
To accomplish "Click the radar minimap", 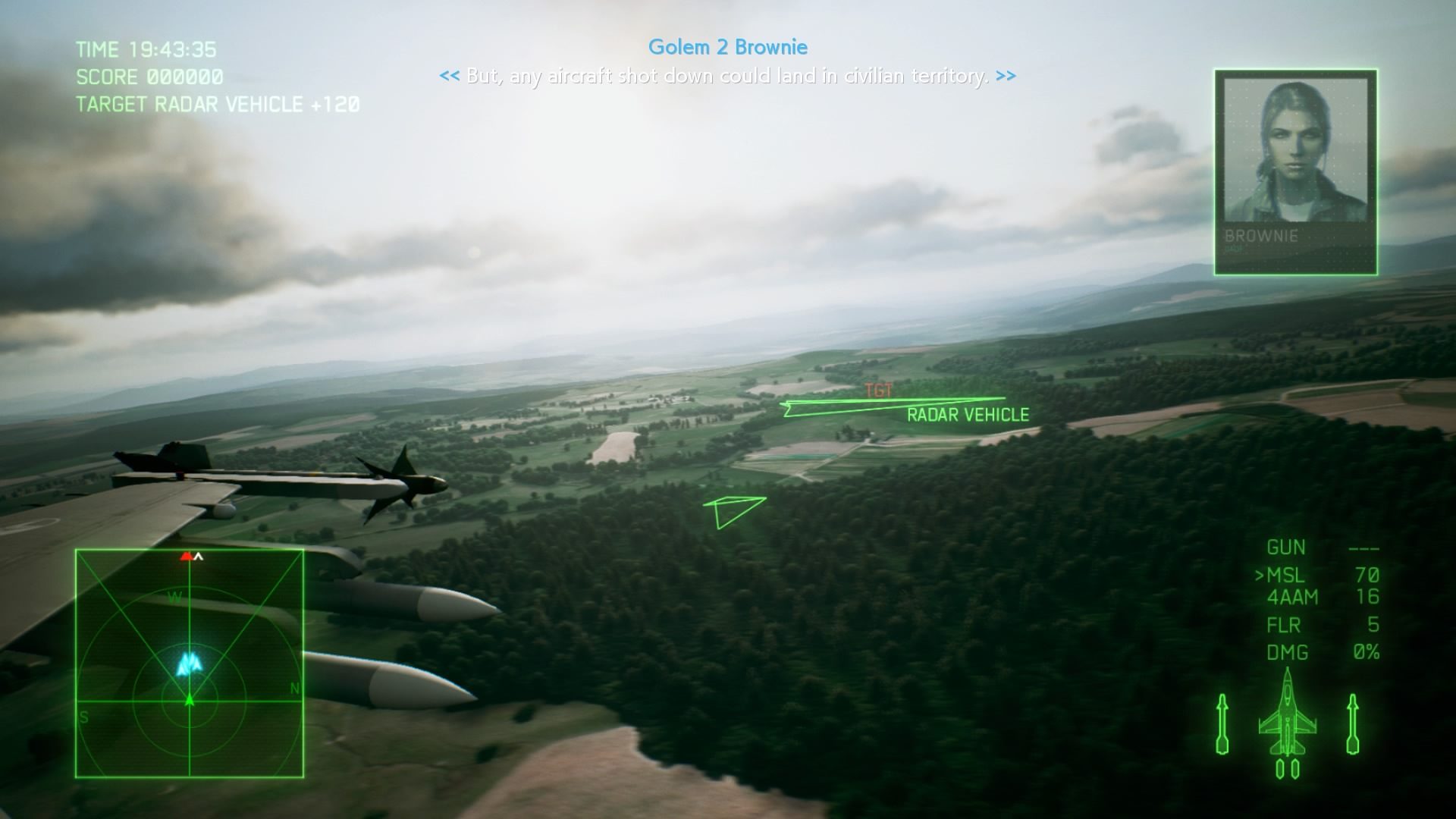I will (x=190, y=664).
